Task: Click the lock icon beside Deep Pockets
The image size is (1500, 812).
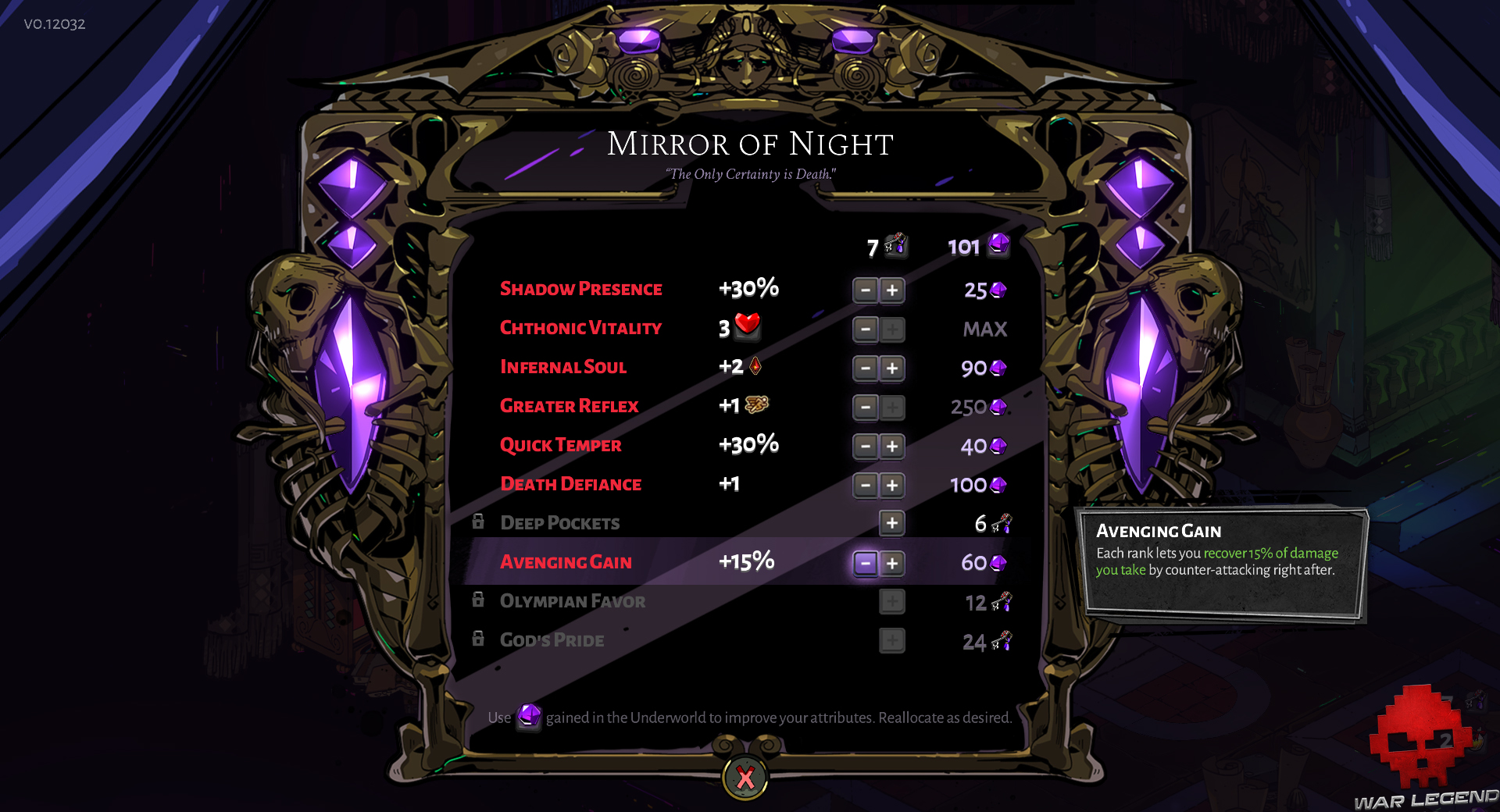Action: 479,522
